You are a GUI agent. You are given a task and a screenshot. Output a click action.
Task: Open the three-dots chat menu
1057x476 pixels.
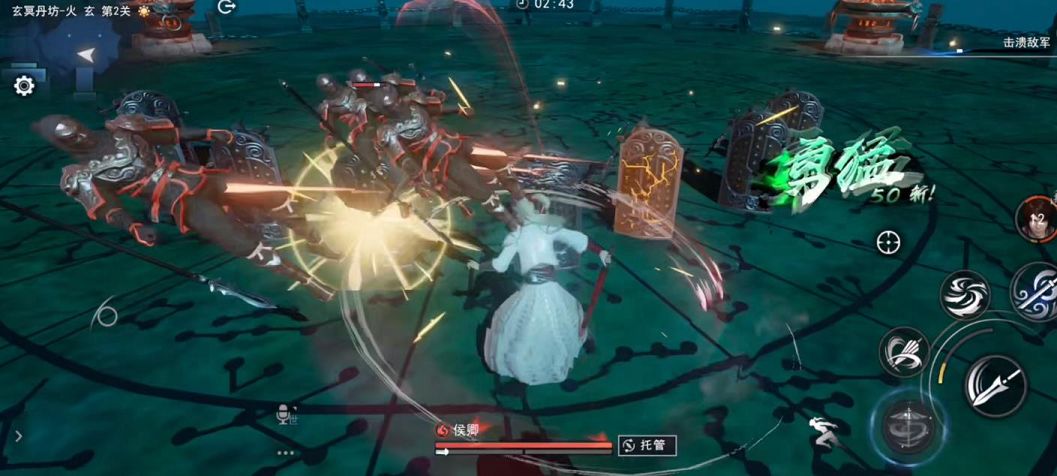tap(286, 452)
